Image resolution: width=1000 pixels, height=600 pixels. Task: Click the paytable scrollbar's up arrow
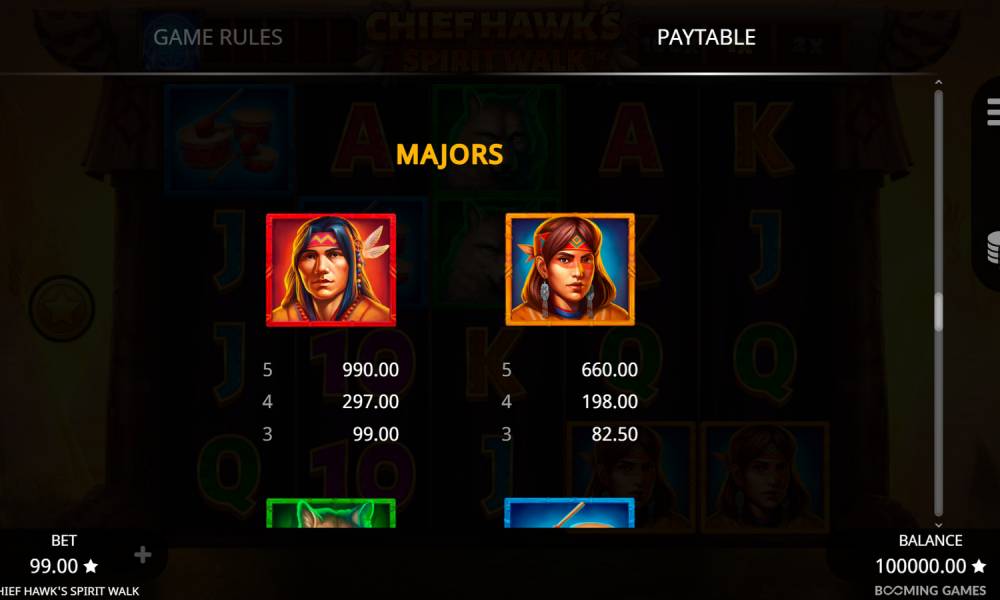coord(938,82)
